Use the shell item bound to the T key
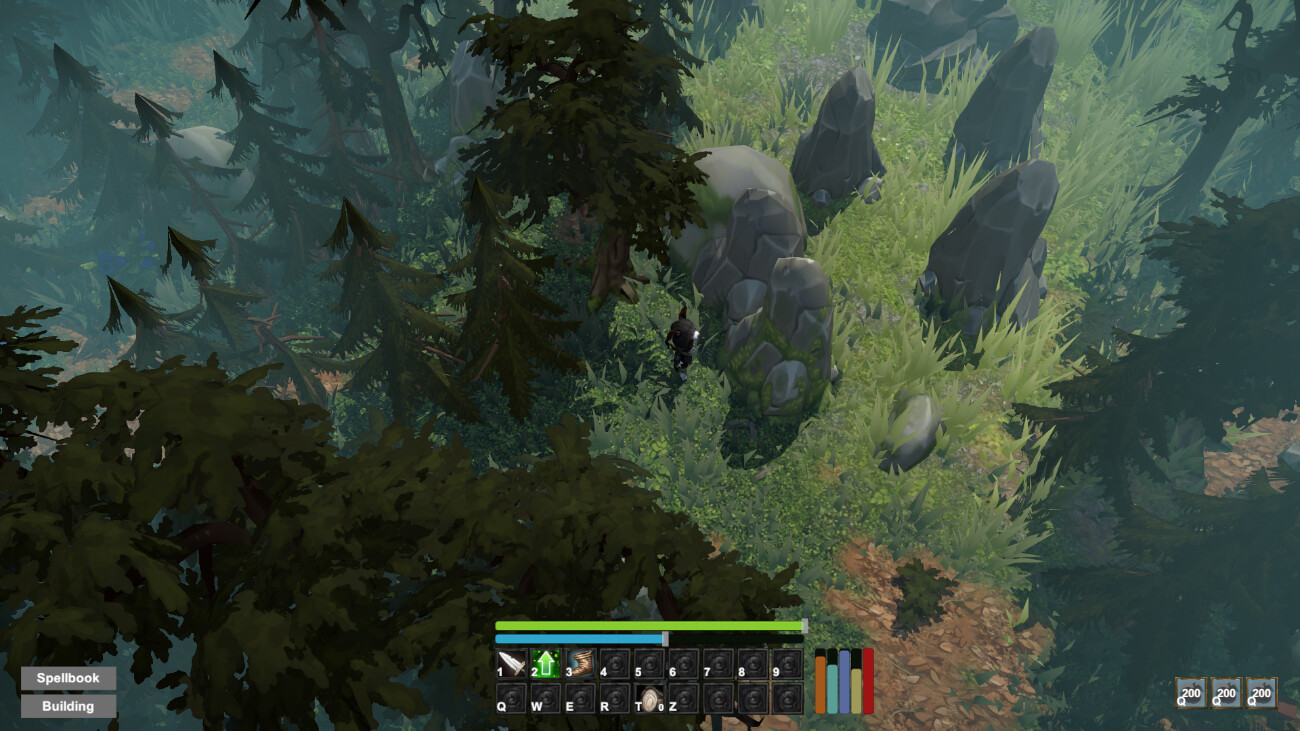Screen dimensions: 1300x731 (x=648, y=698)
